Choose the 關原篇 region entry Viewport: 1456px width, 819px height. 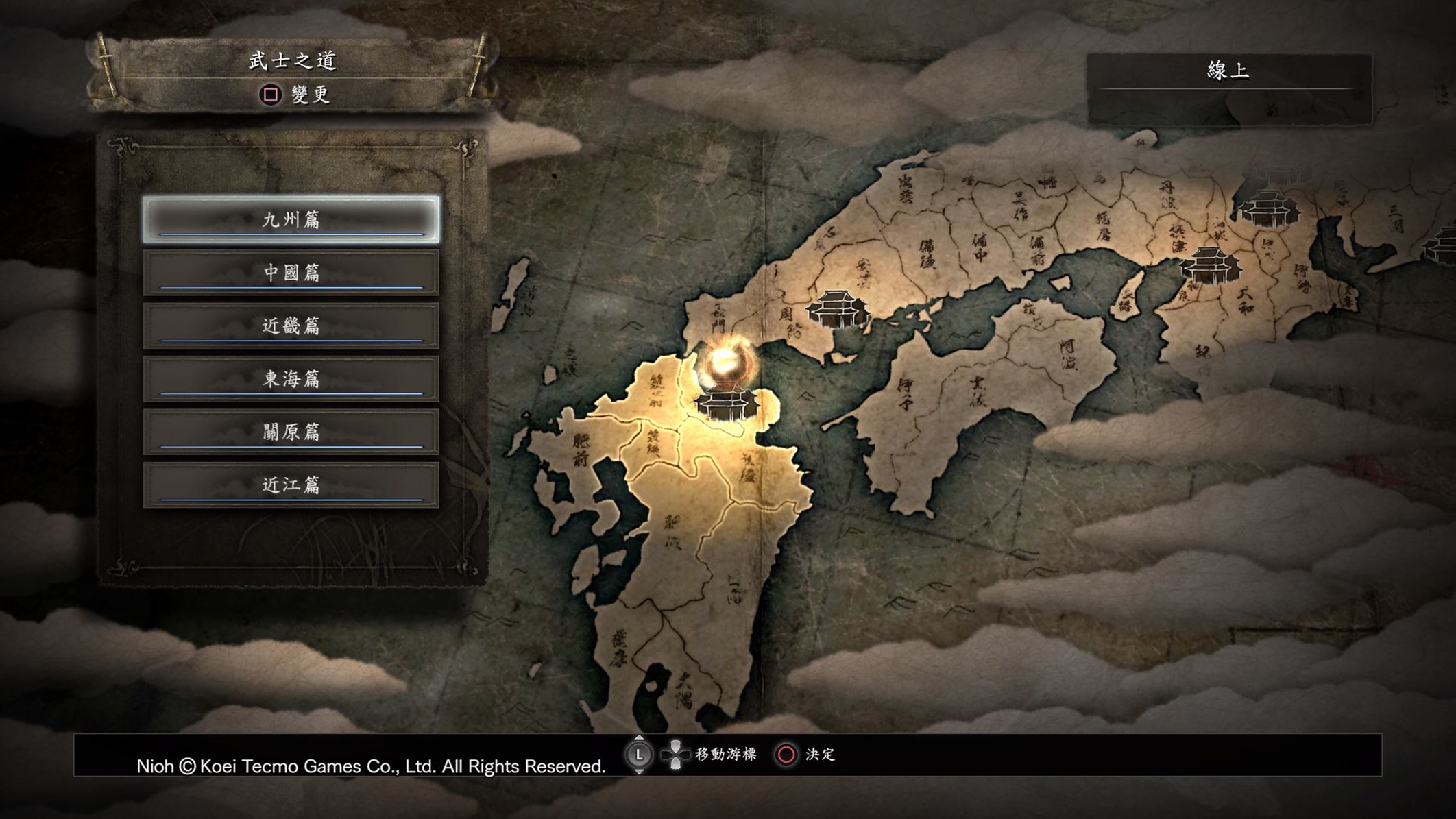291,432
